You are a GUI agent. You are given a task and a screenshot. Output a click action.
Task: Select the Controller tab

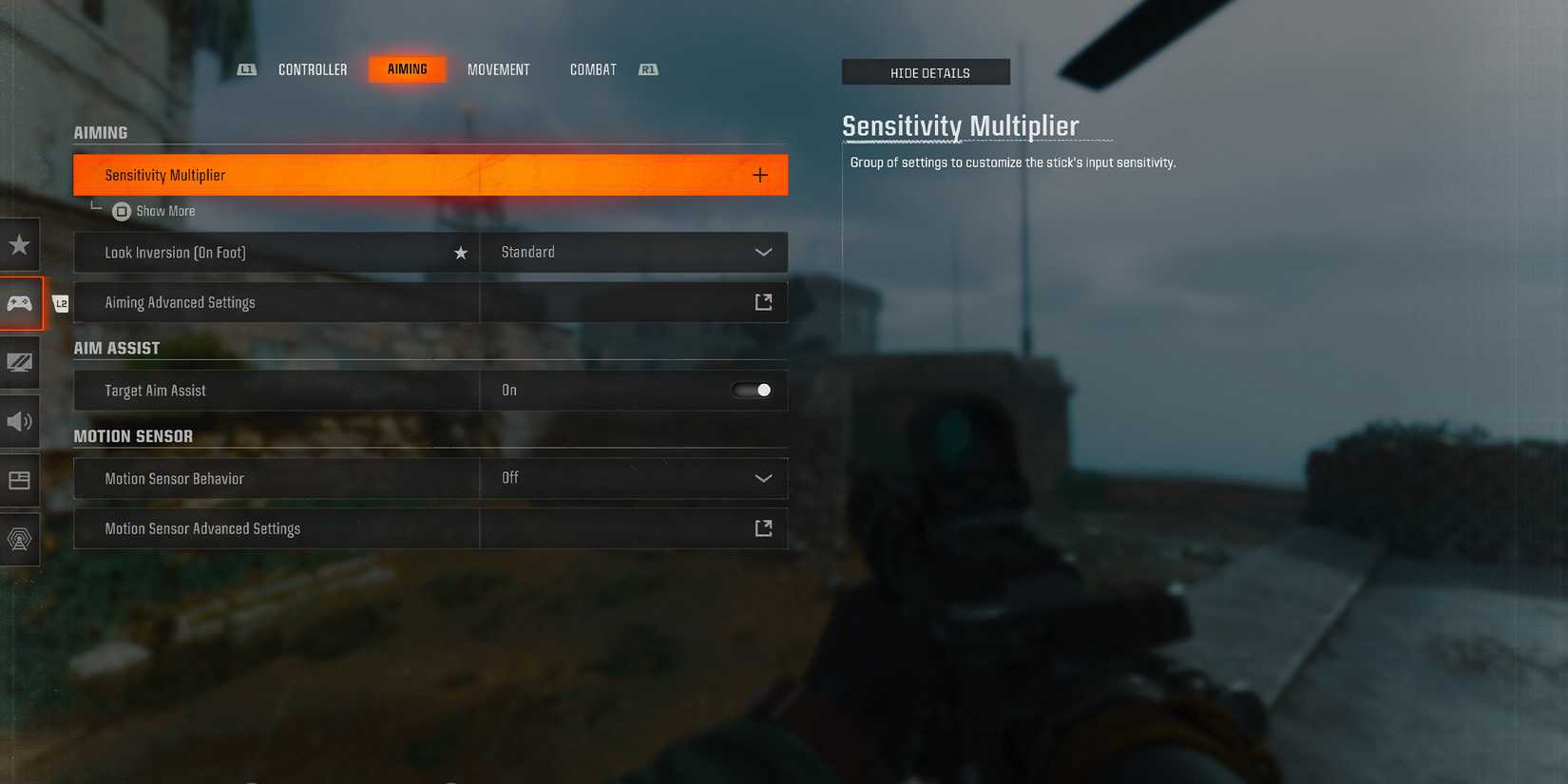click(x=312, y=68)
